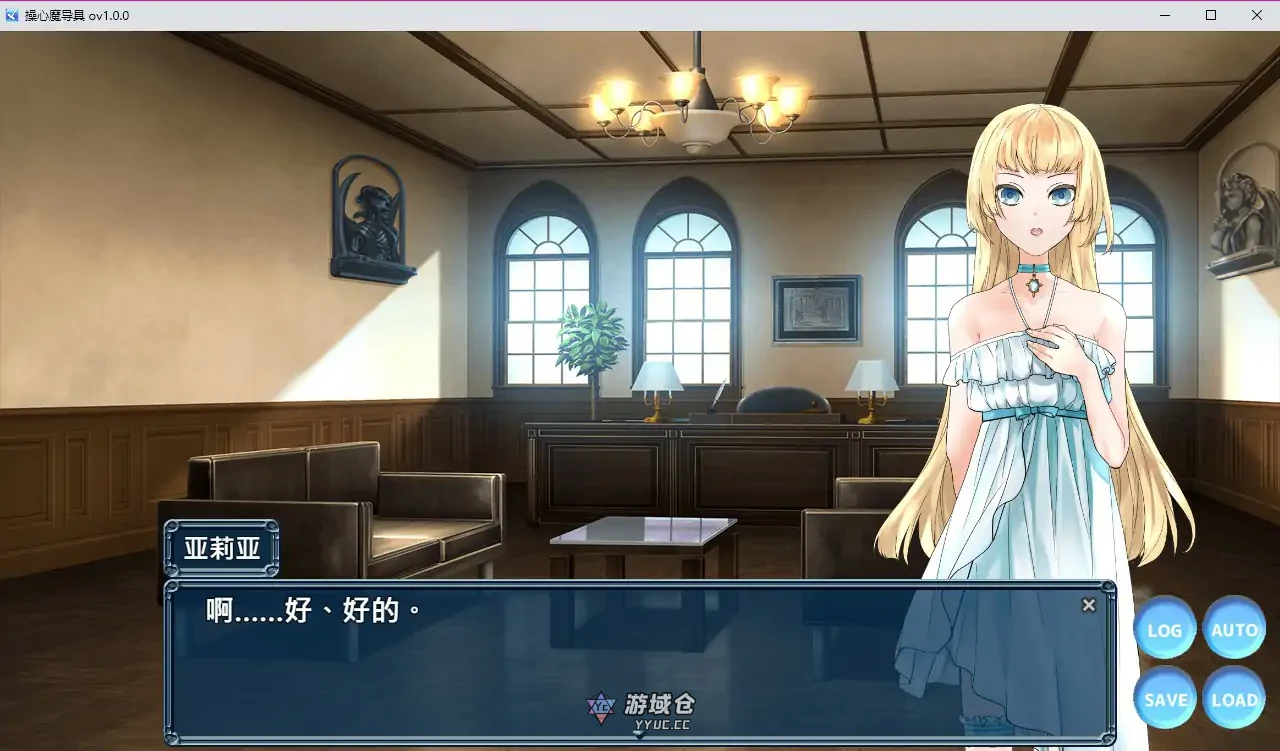Toggle auto-read off via AUTO button
Screen dimensions: 1280x751
click(1235, 629)
